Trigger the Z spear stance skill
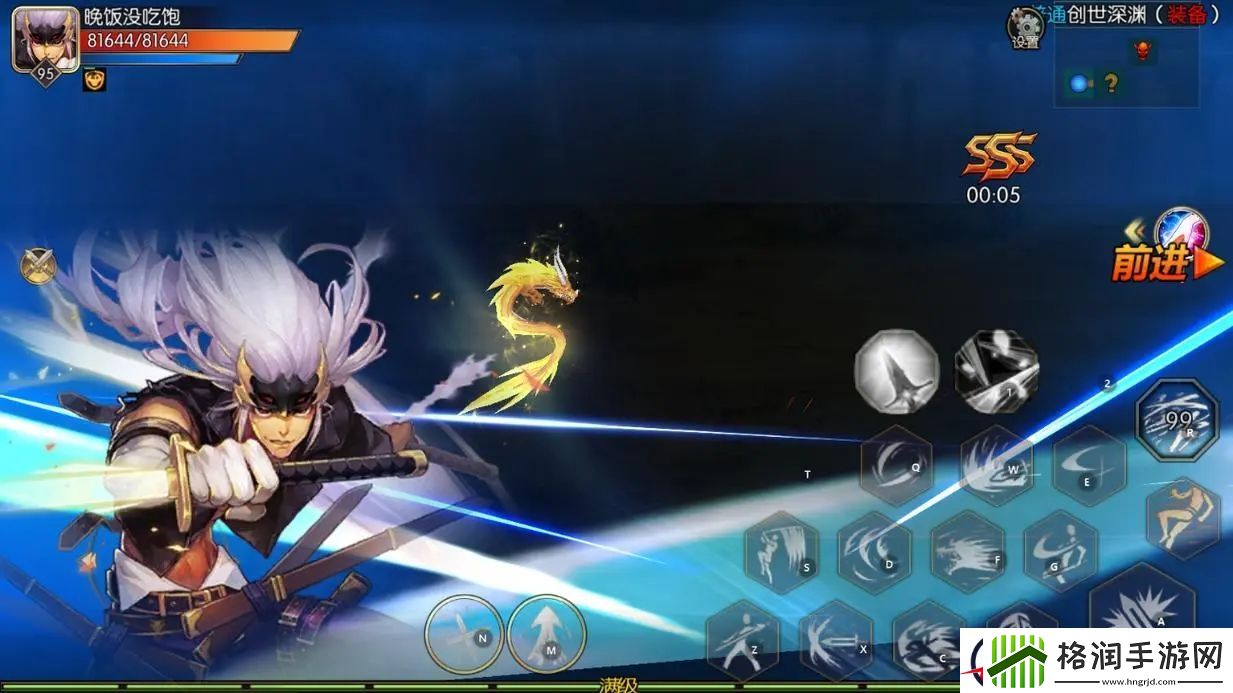This screenshot has height=693, width=1233. pos(742,638)
